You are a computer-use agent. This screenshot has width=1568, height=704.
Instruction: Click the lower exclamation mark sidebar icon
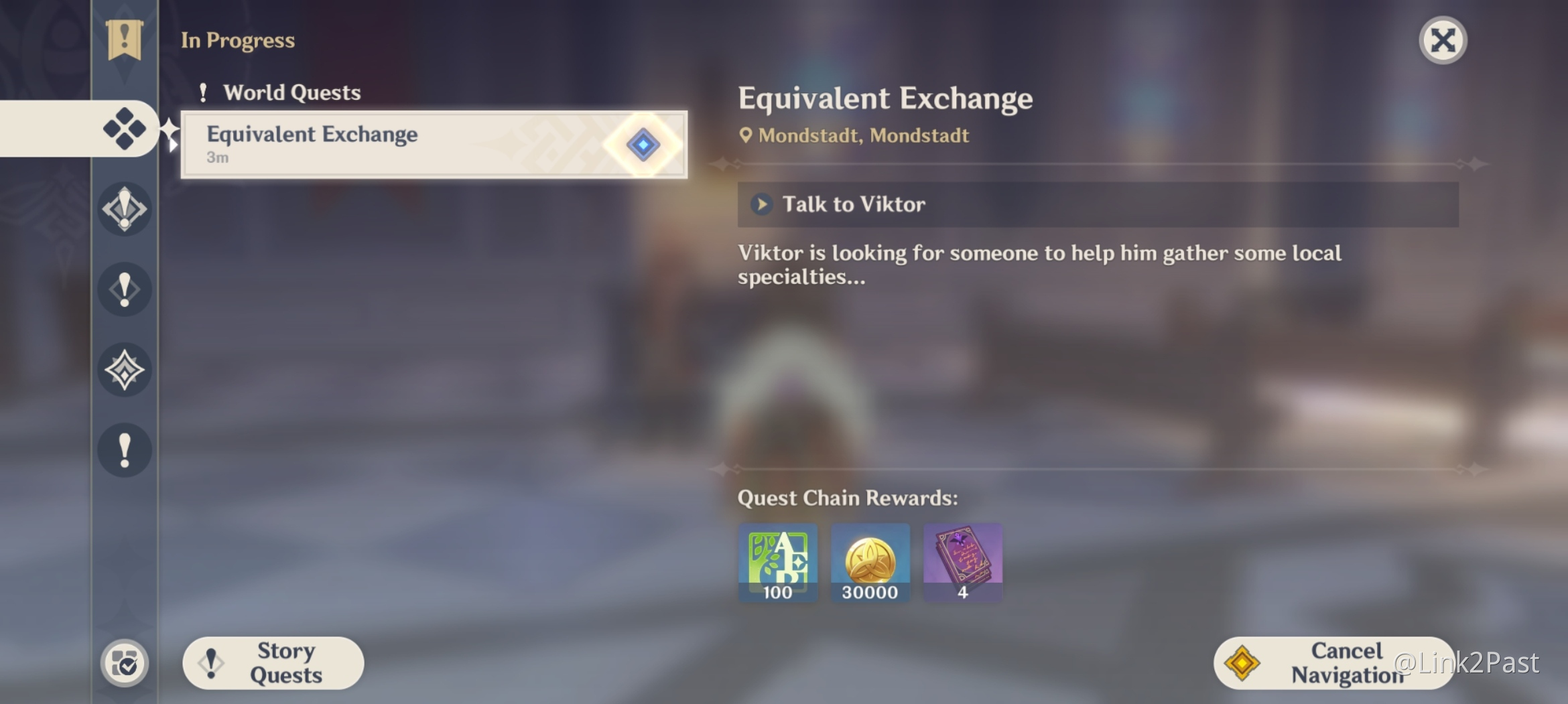pyautogui.click(x=124, y=450)
